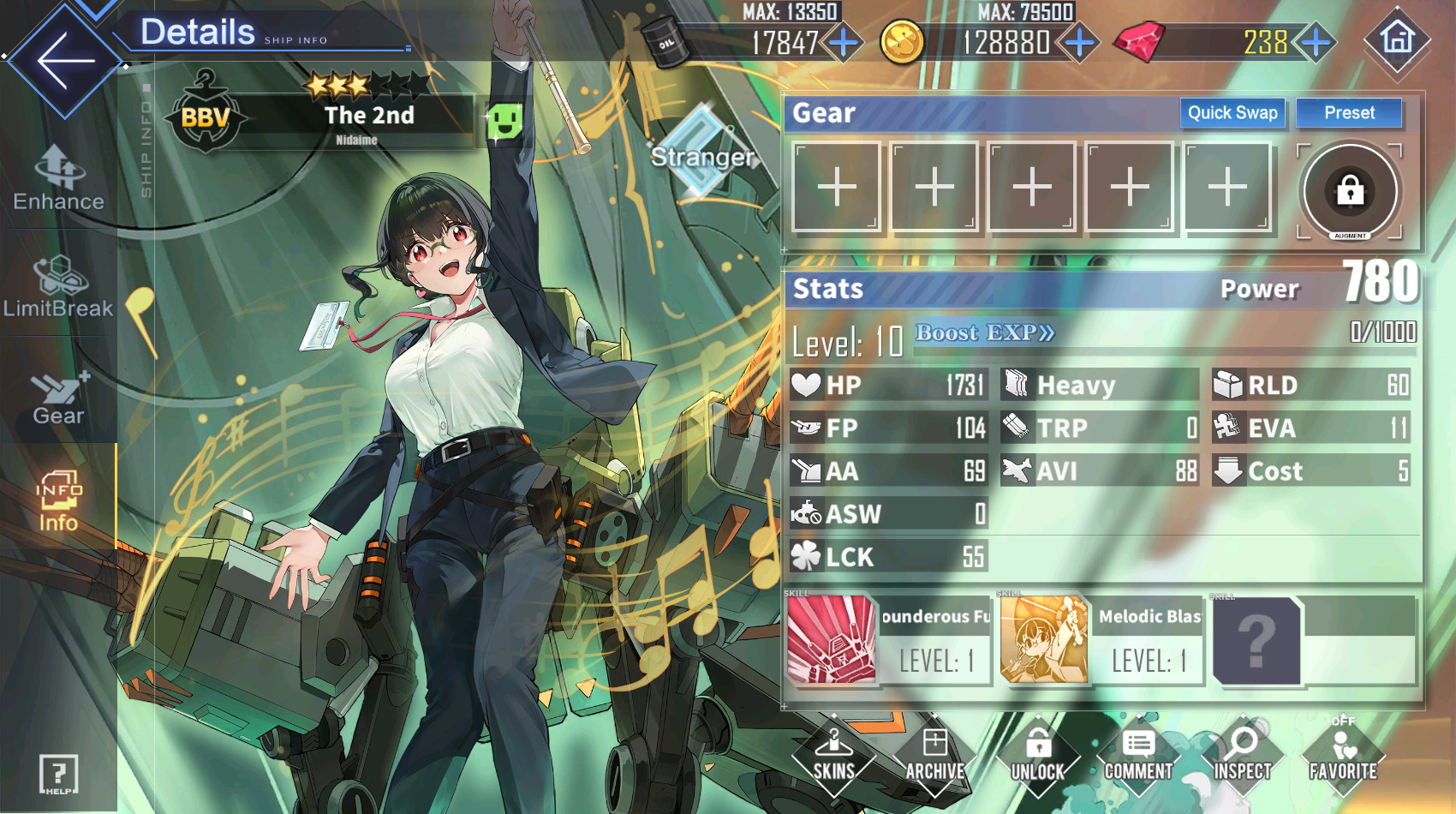Viewport: 1456px width, 814px height.
Task: Add more coins with the plus button
Action: click(1079, 41)
